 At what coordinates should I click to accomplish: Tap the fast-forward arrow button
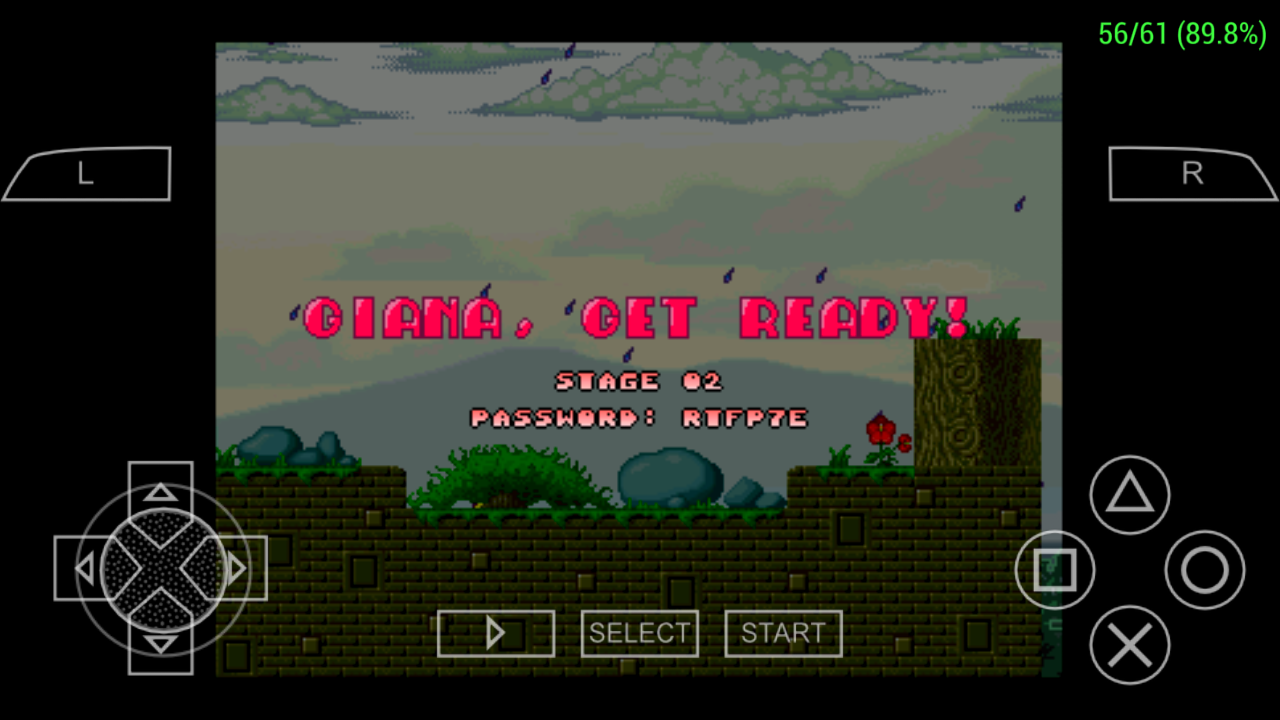(496, 633)
